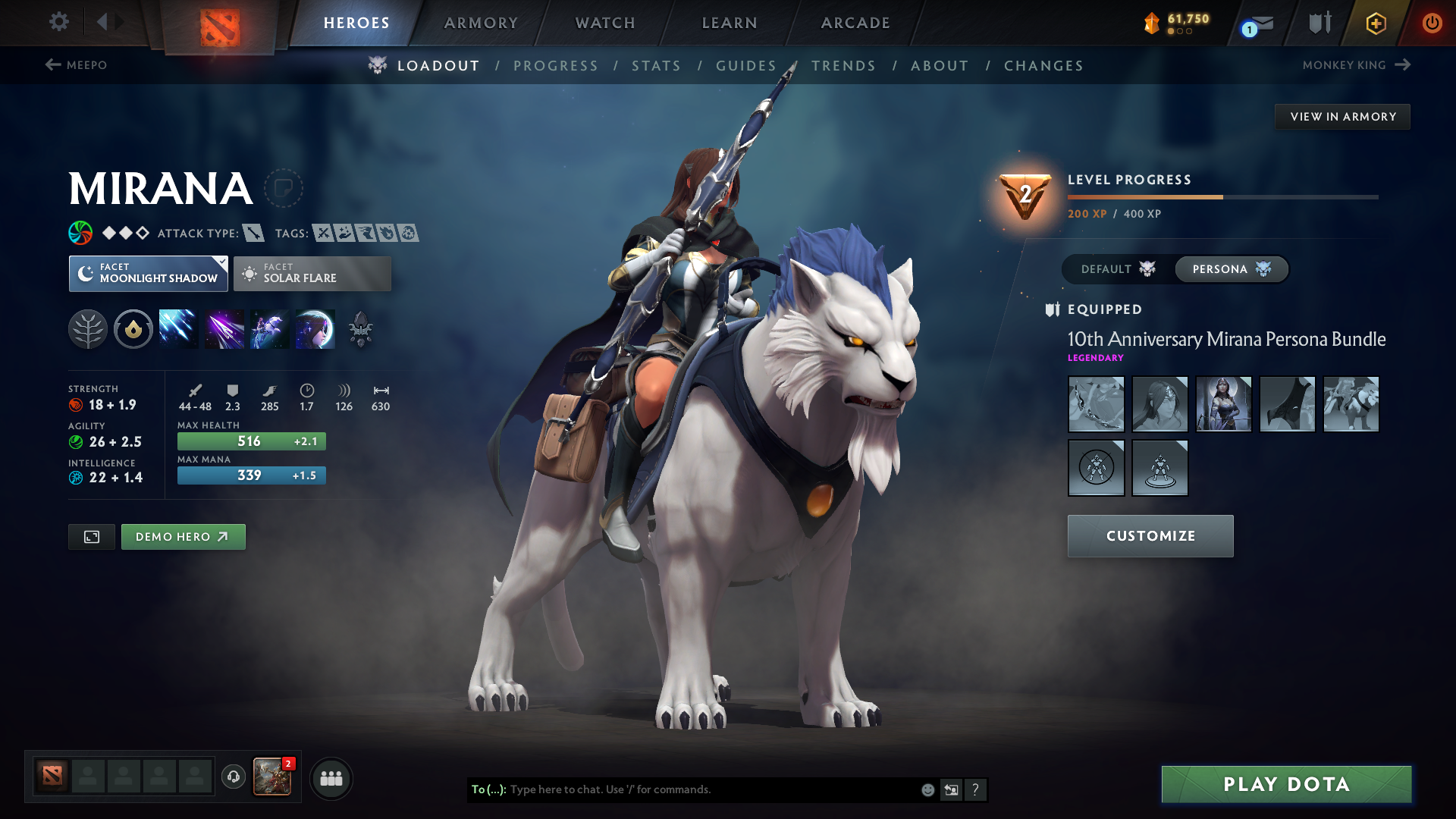Image resolution: width=1456 pixels, height=819 pixels.
Task: Select the Starstorm ability icon
Action: [x=178, y=328]
